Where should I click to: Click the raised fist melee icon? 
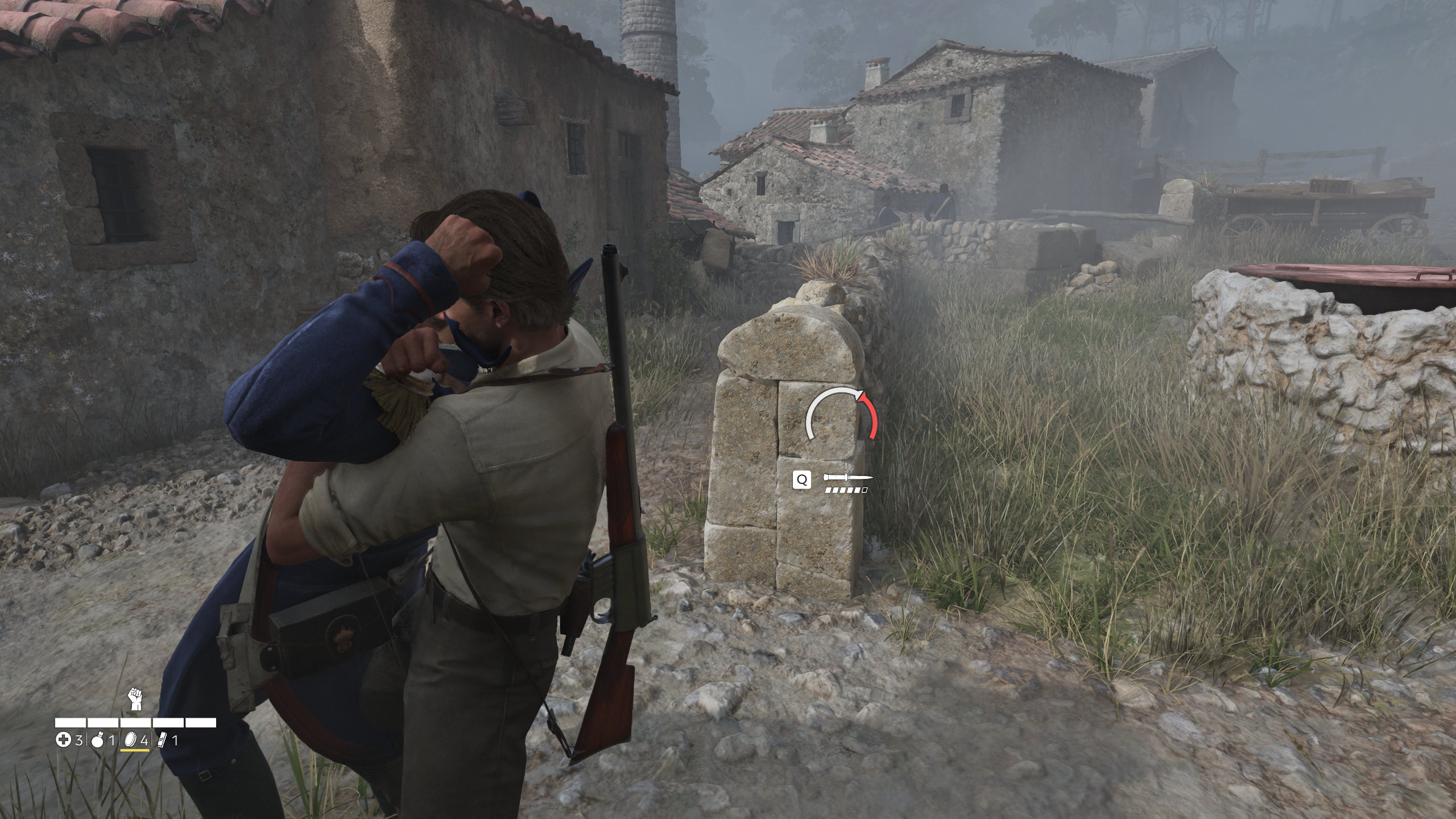coord(135,698)
